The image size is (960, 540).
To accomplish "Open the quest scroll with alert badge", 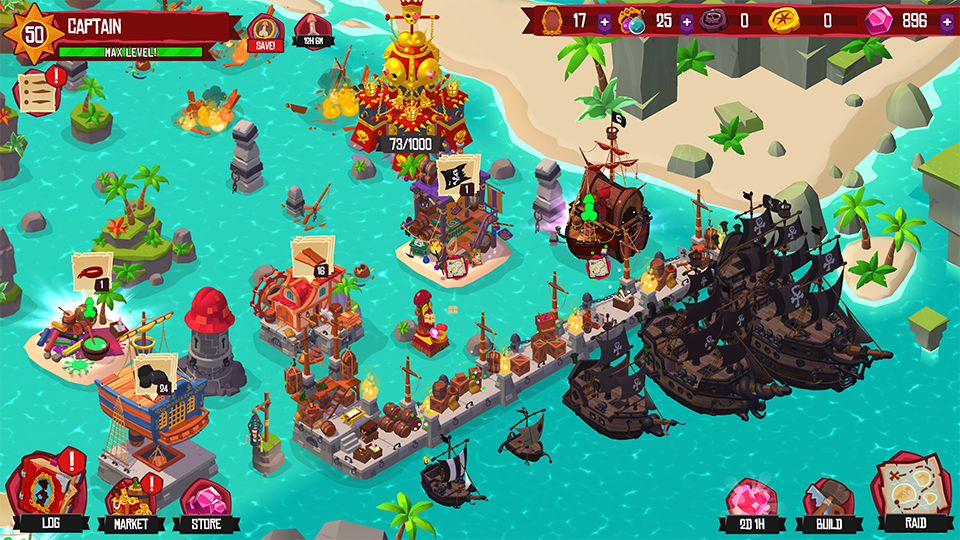I will [x=36, y=91].
